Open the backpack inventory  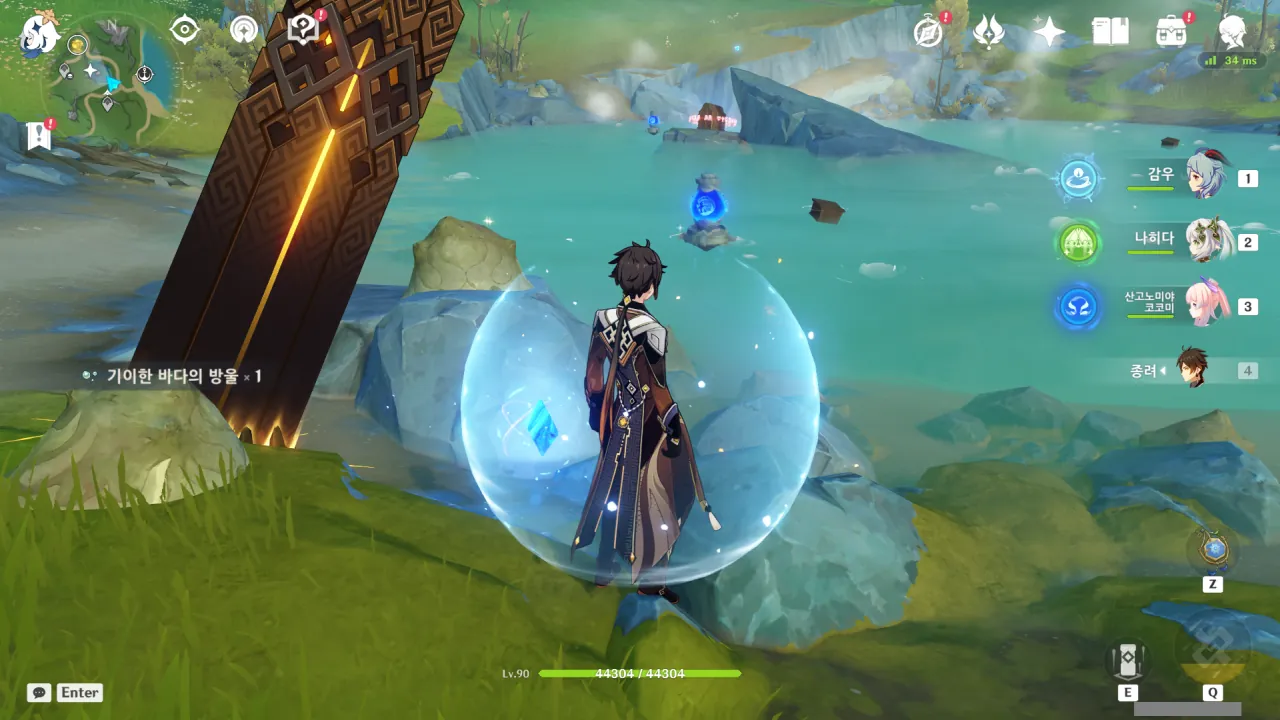click(x=1171, y=32)
